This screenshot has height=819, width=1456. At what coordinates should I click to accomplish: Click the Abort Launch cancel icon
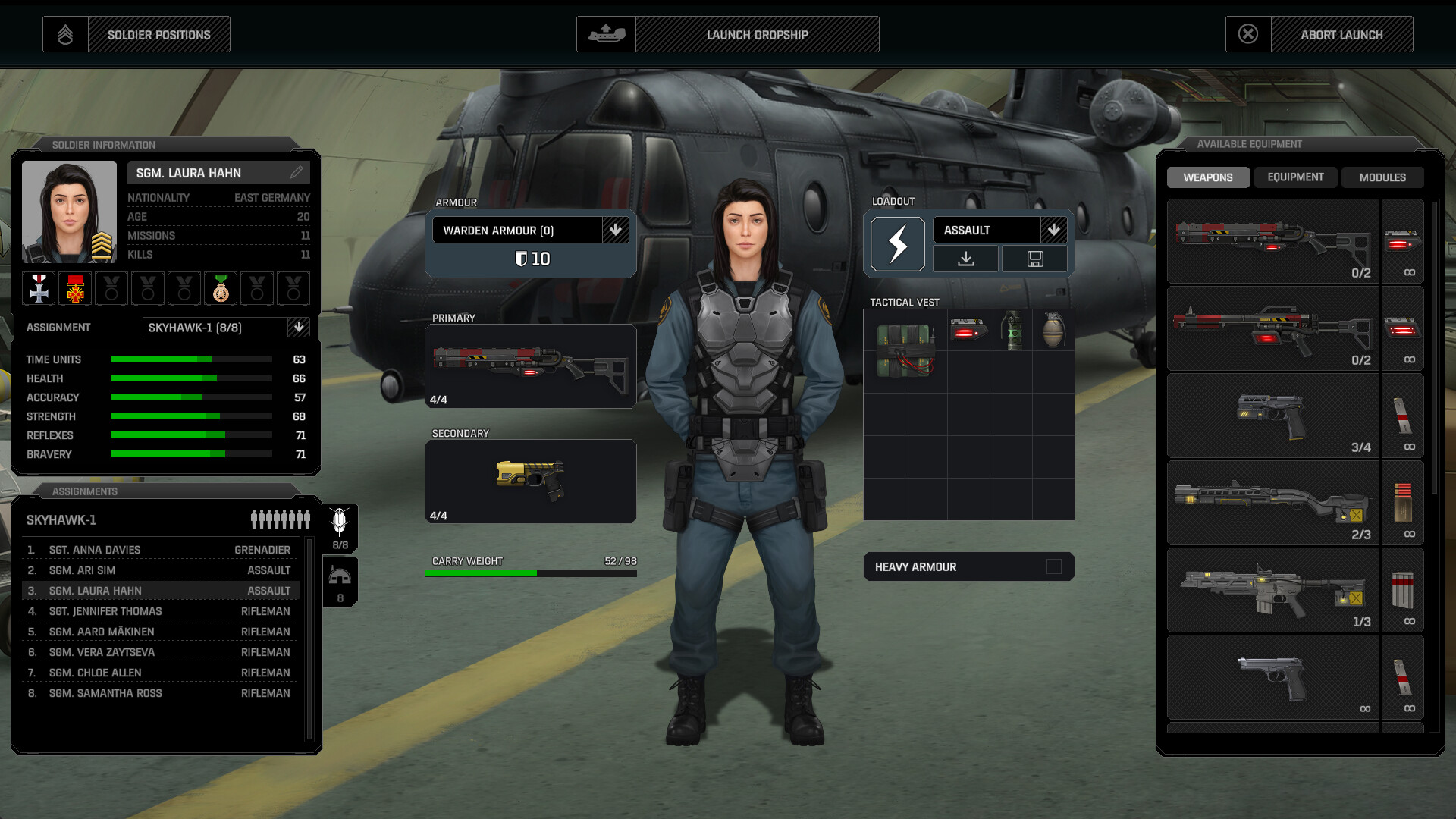click(x=1249, y=33)
